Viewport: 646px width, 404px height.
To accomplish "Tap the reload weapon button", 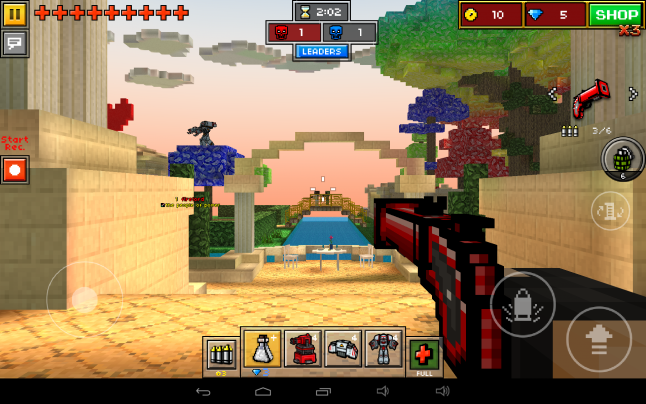I will pos(610,211).
